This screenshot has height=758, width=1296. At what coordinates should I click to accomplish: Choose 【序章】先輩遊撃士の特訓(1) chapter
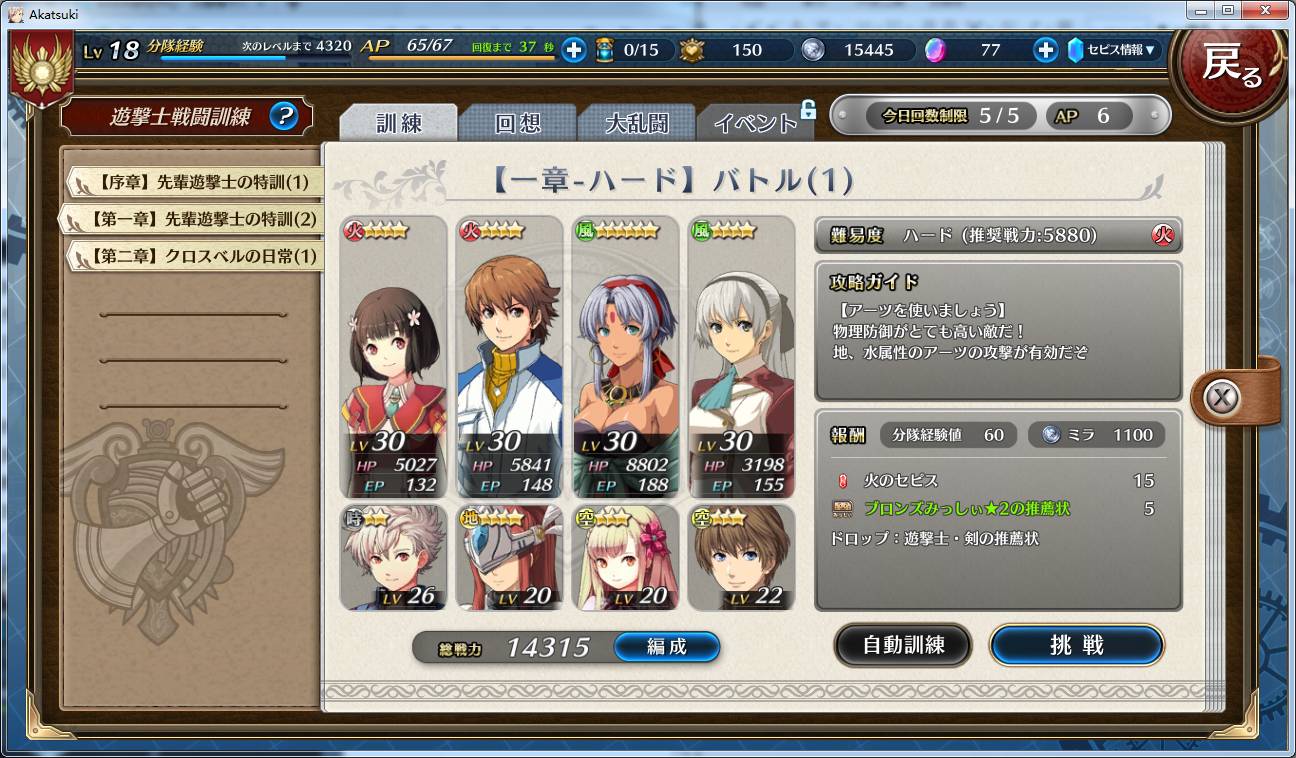(x=196, y=182)
